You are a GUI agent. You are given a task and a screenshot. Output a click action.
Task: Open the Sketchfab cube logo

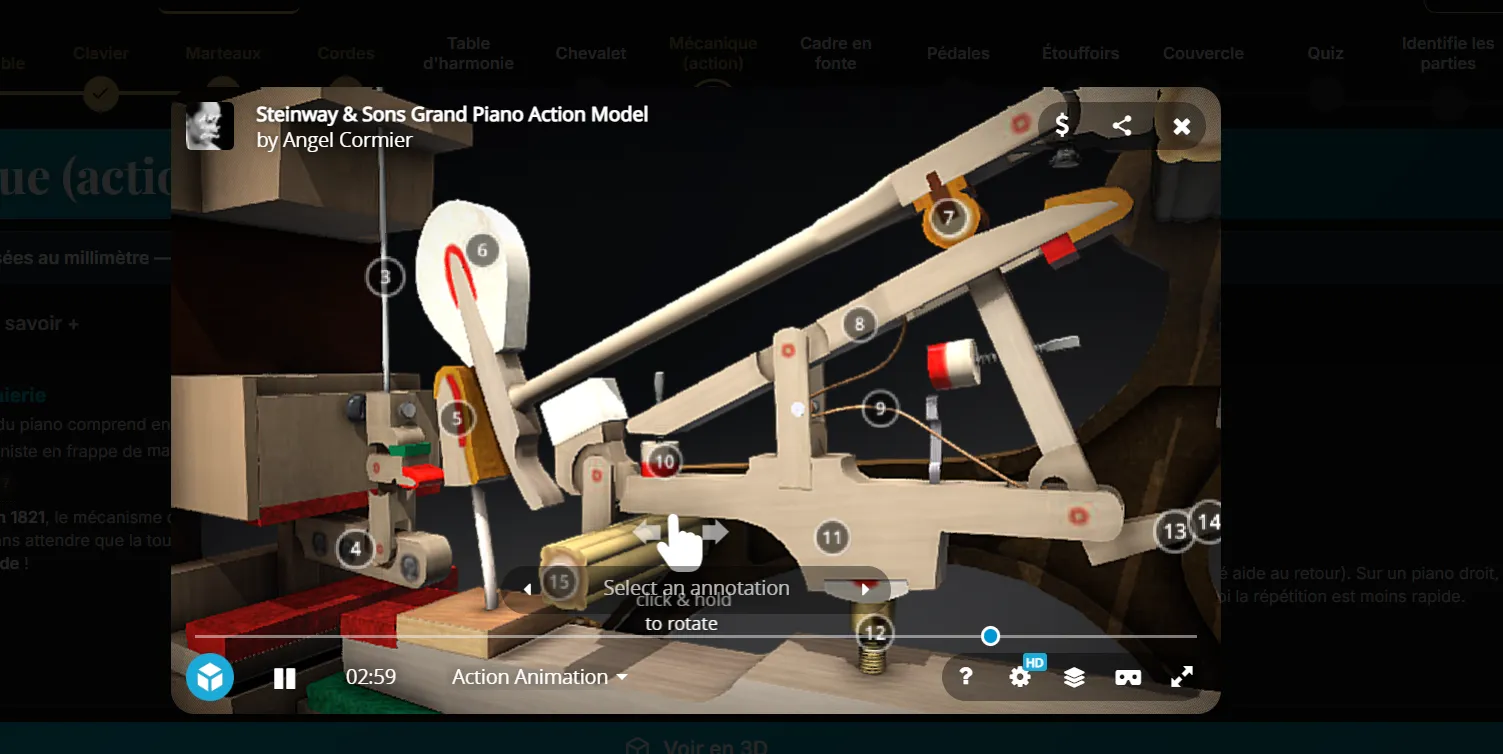coord(210,677)
